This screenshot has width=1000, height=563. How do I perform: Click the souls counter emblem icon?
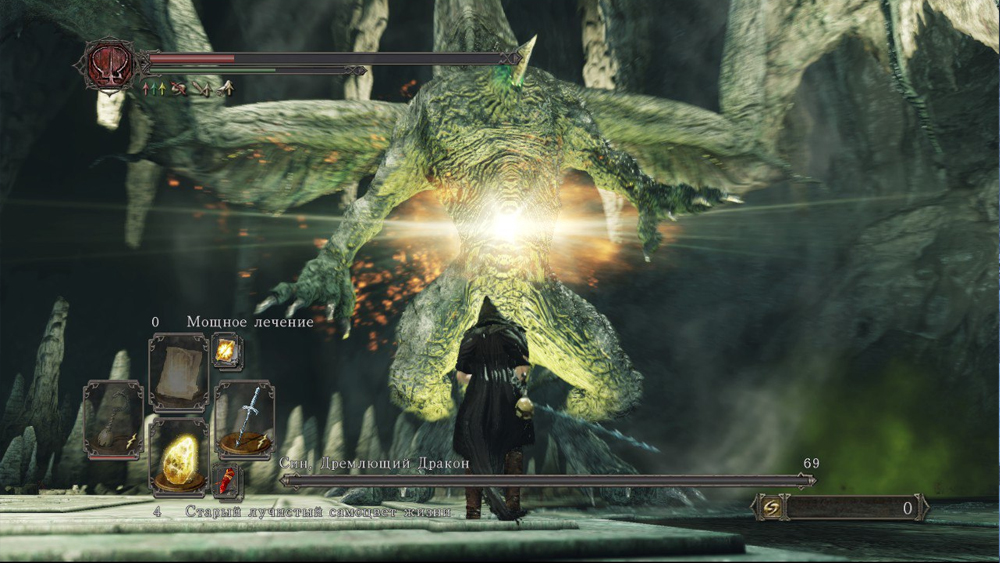(x=771, y=508)
